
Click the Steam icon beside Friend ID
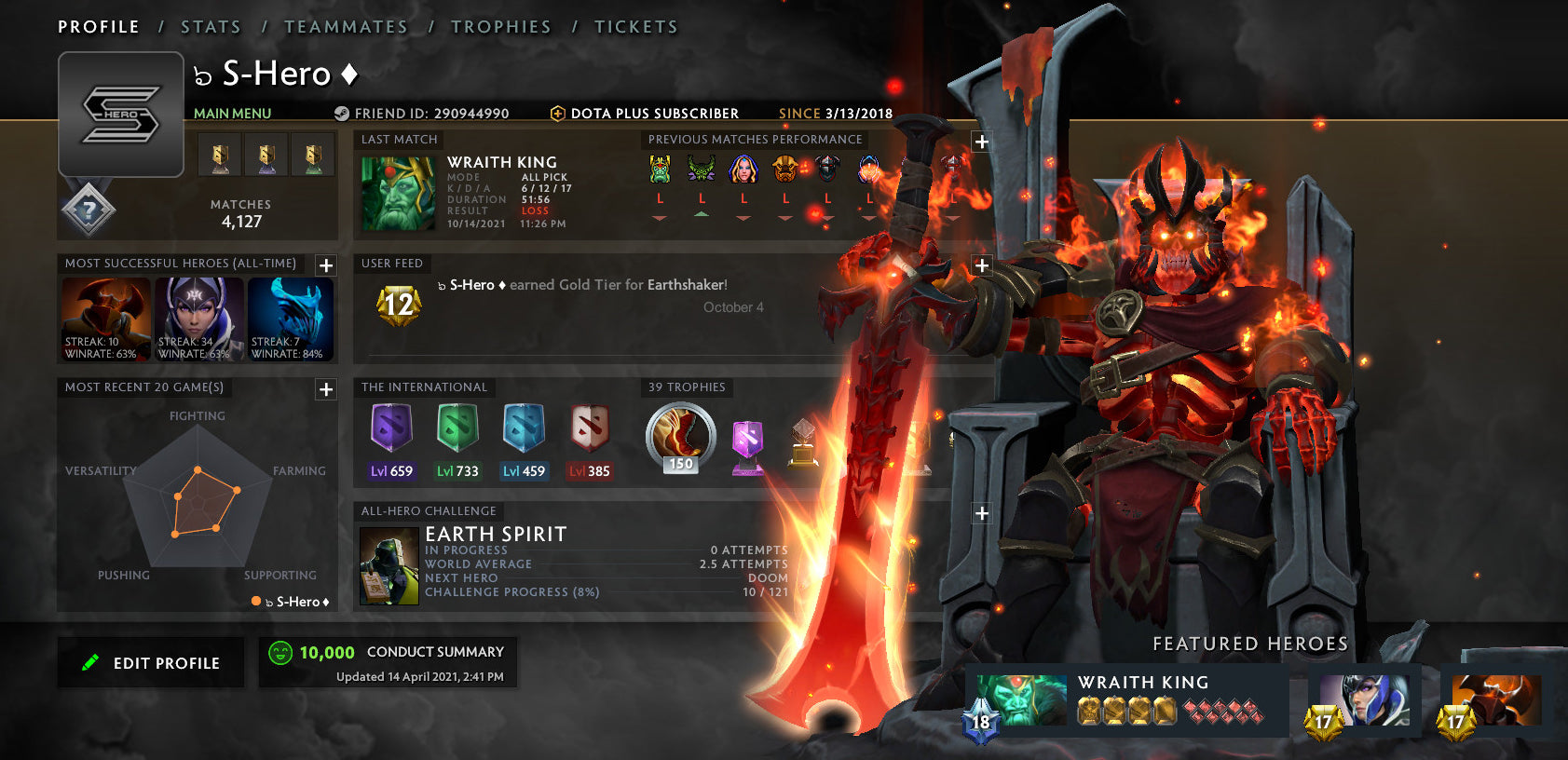tap(341, 113)
